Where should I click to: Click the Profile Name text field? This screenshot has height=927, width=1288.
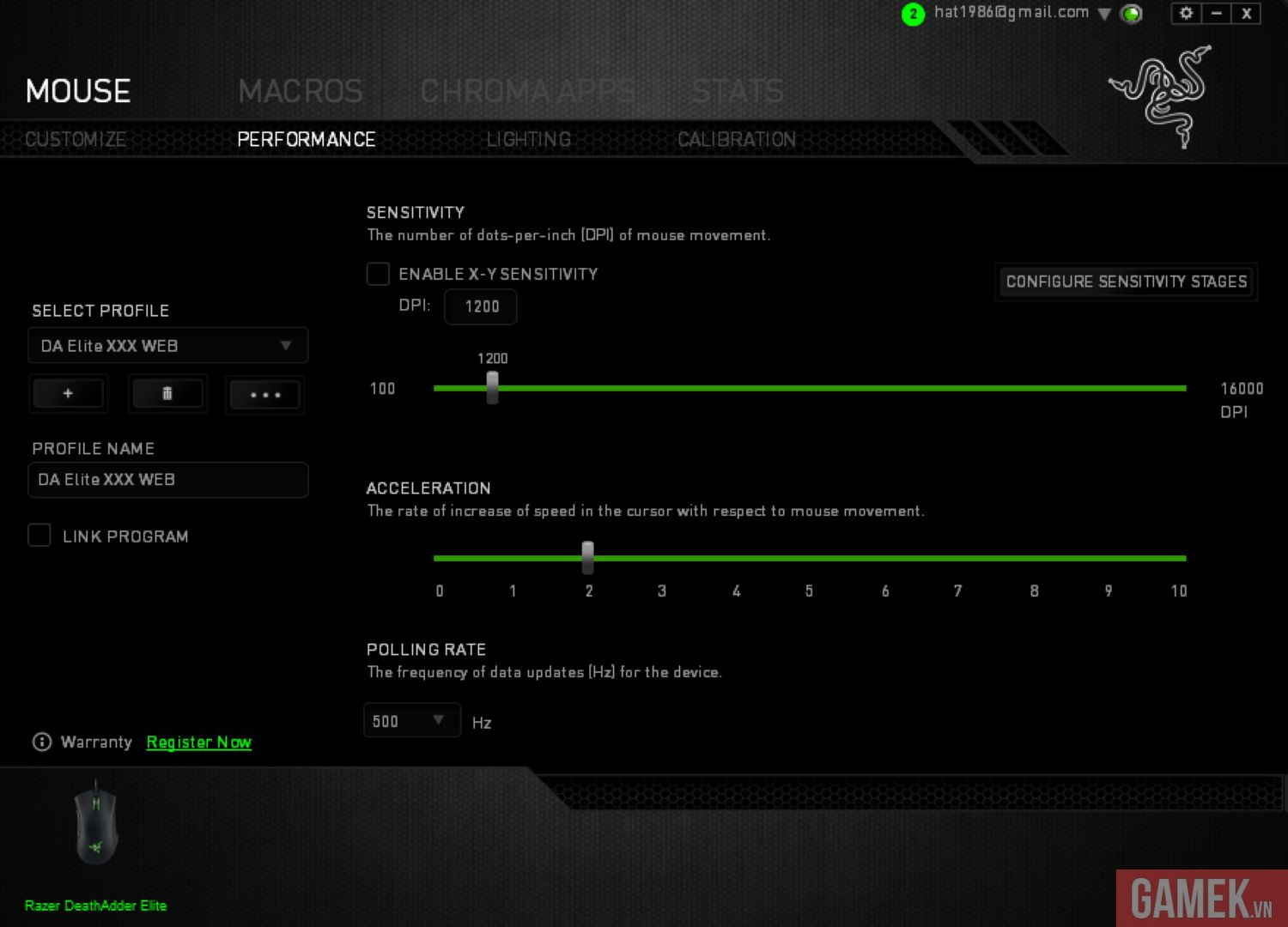(167, 480)
